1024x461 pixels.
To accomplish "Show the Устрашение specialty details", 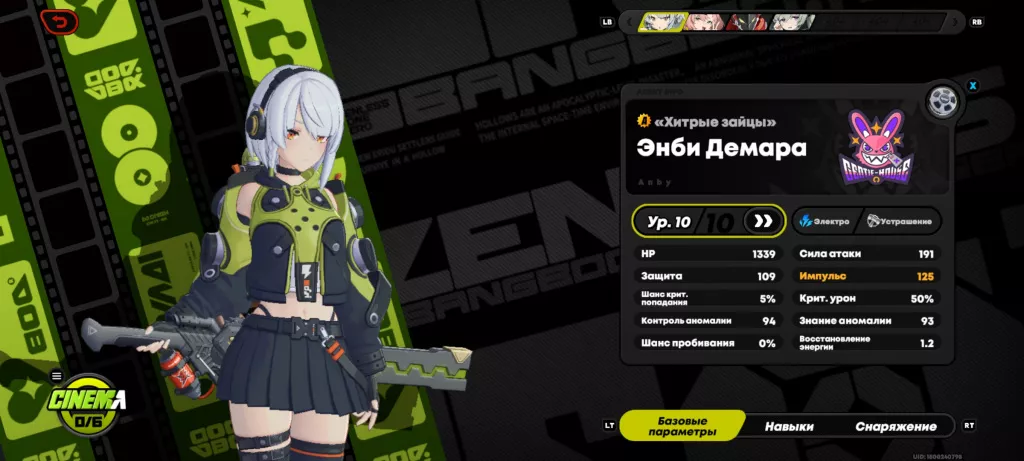I will [899, 221].
